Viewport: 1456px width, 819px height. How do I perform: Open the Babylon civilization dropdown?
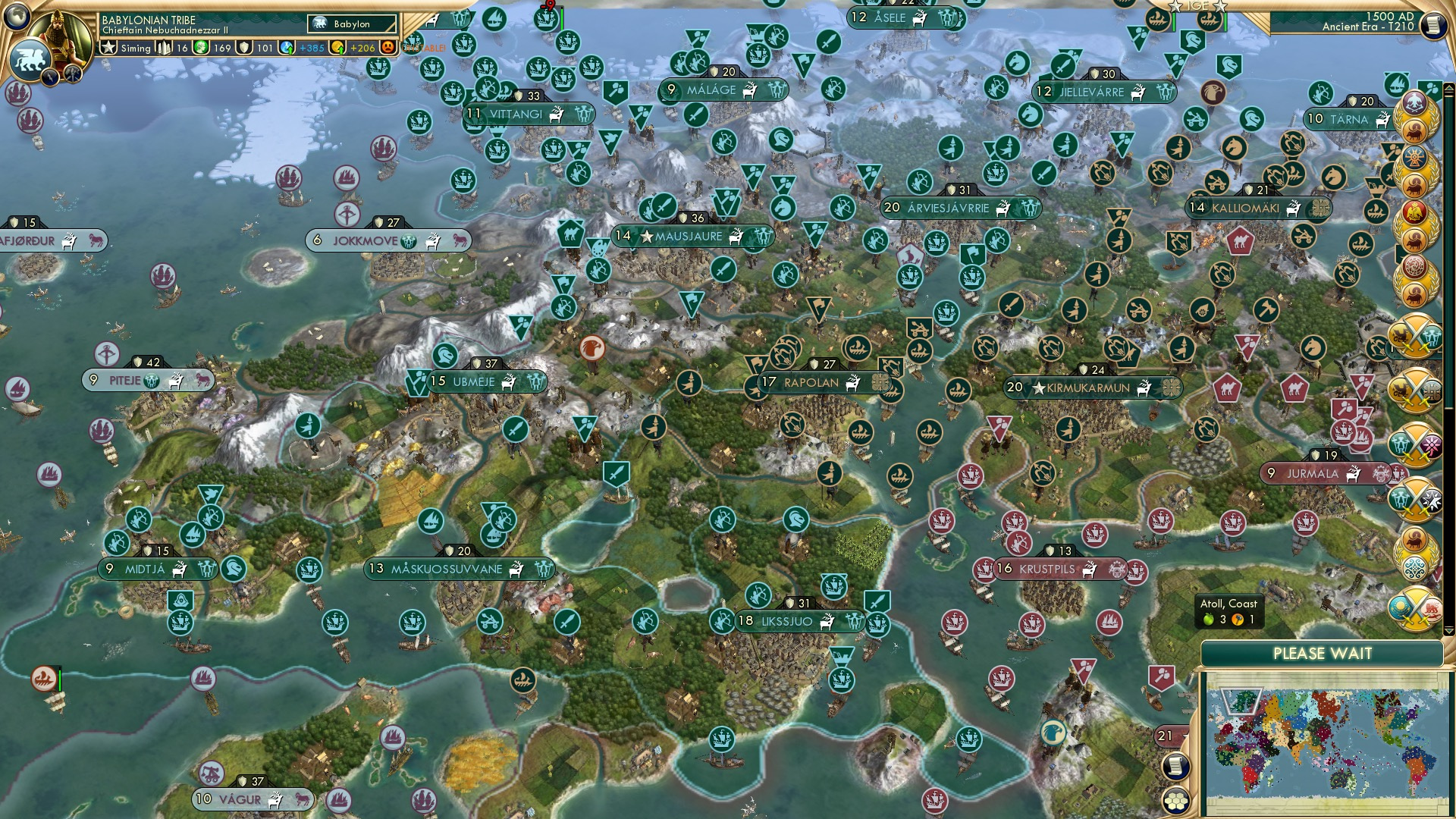pos(353,24)
